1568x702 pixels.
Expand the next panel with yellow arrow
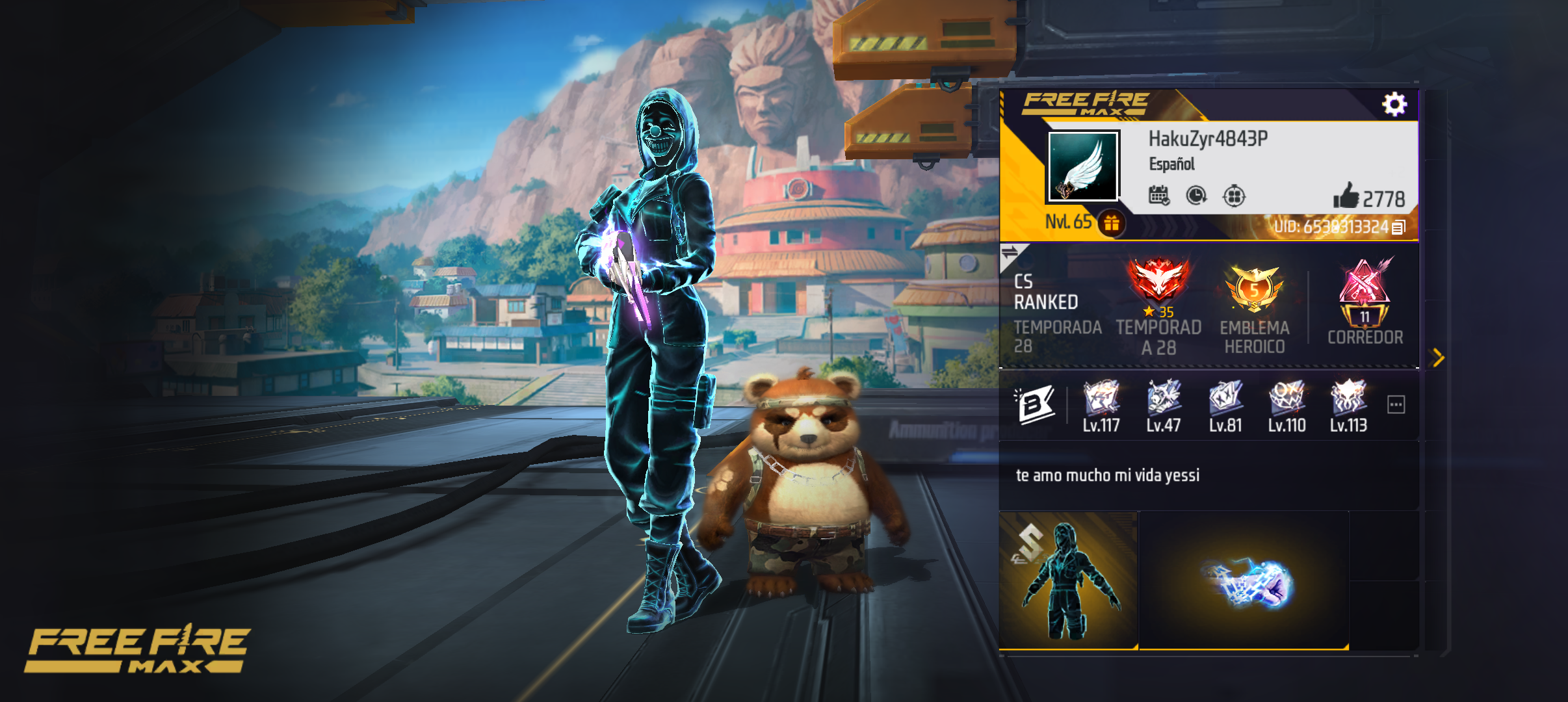(x=1438, y=357)
